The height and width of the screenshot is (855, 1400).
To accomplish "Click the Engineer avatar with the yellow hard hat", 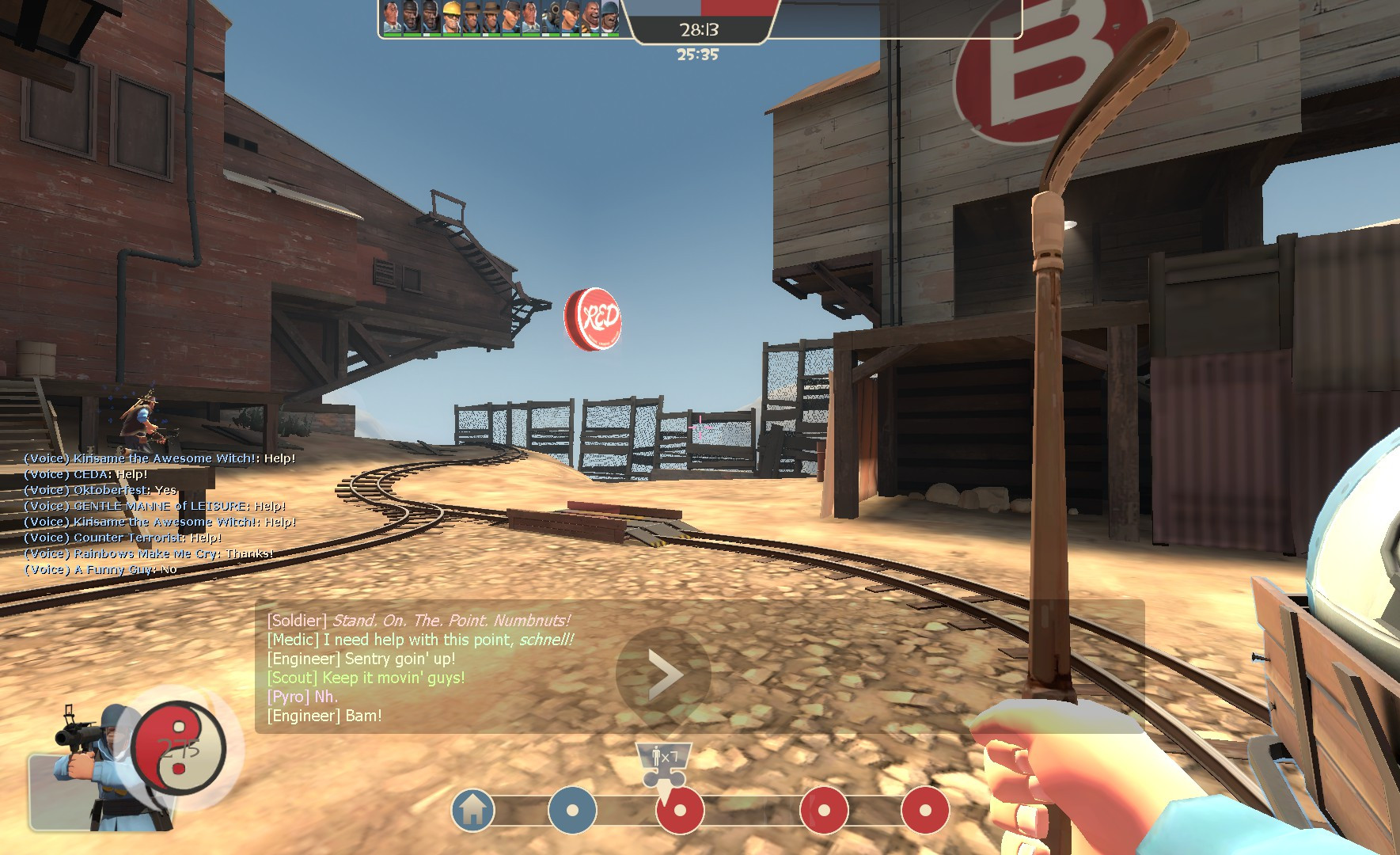I will pyautogui.click(x=452, y=15).
